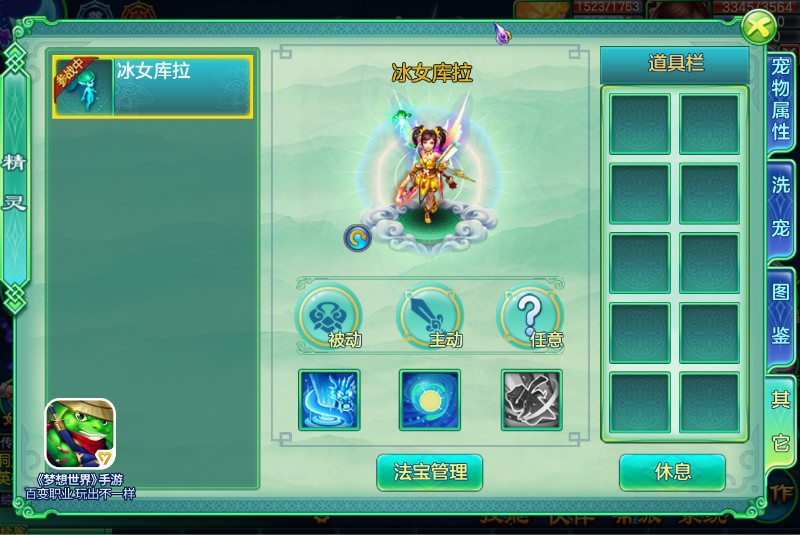Select the 精灵 side tab
Screen dimensions: 800x535
coord(15,182)
